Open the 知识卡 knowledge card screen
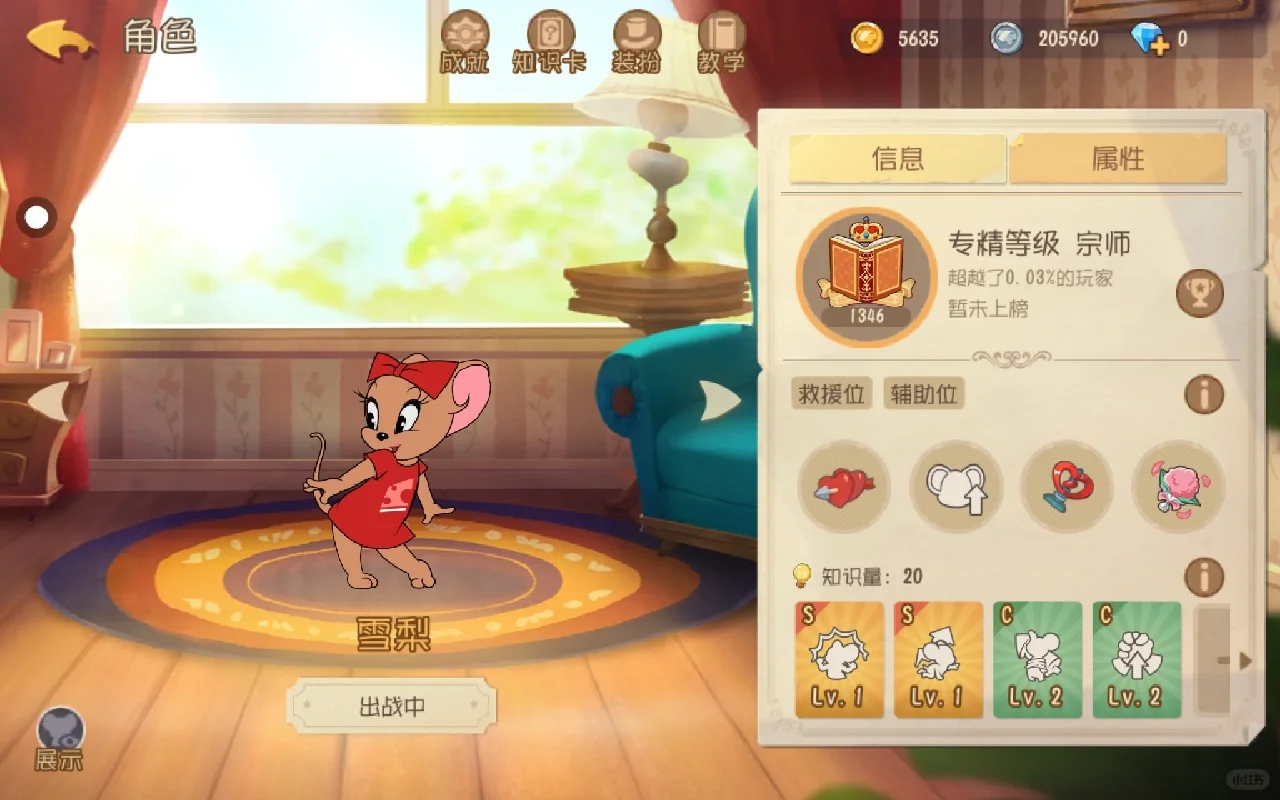The width and height of the screenshot is (1280, 800). click(x=548, y=42)
